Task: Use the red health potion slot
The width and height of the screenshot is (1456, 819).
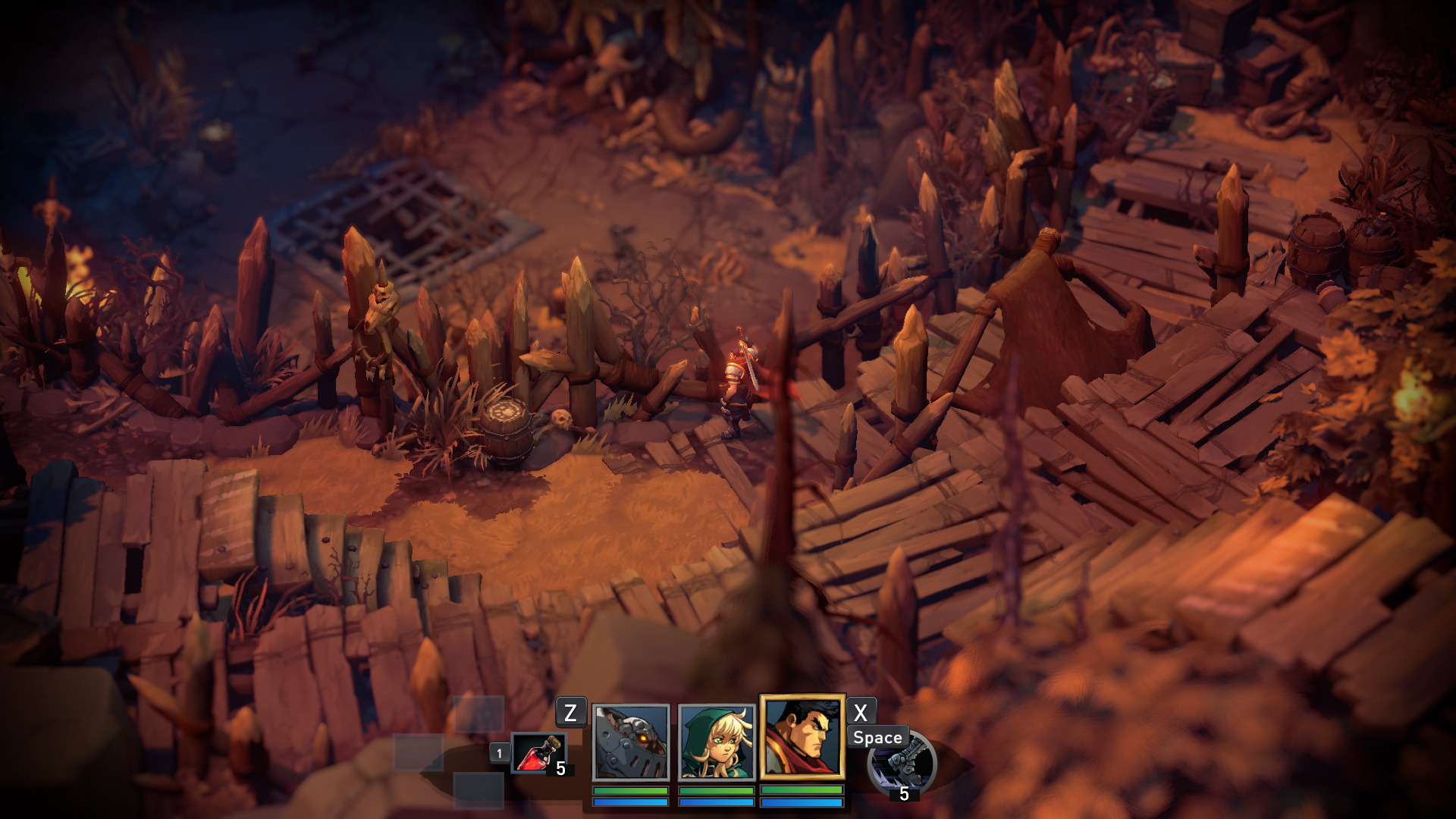Action: point(538,753)
